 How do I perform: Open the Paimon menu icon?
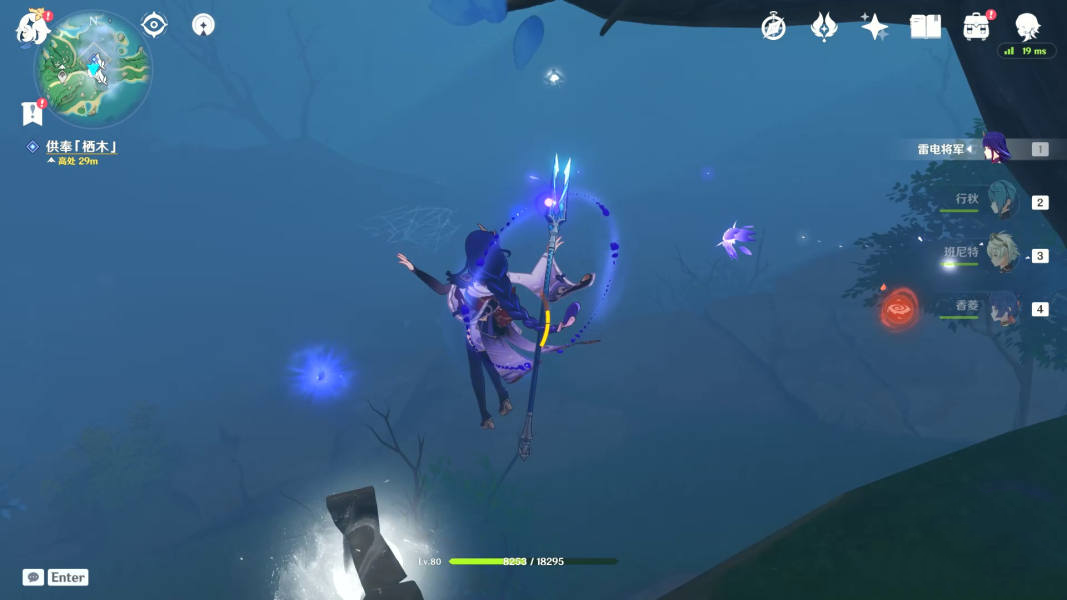point(32,27)
